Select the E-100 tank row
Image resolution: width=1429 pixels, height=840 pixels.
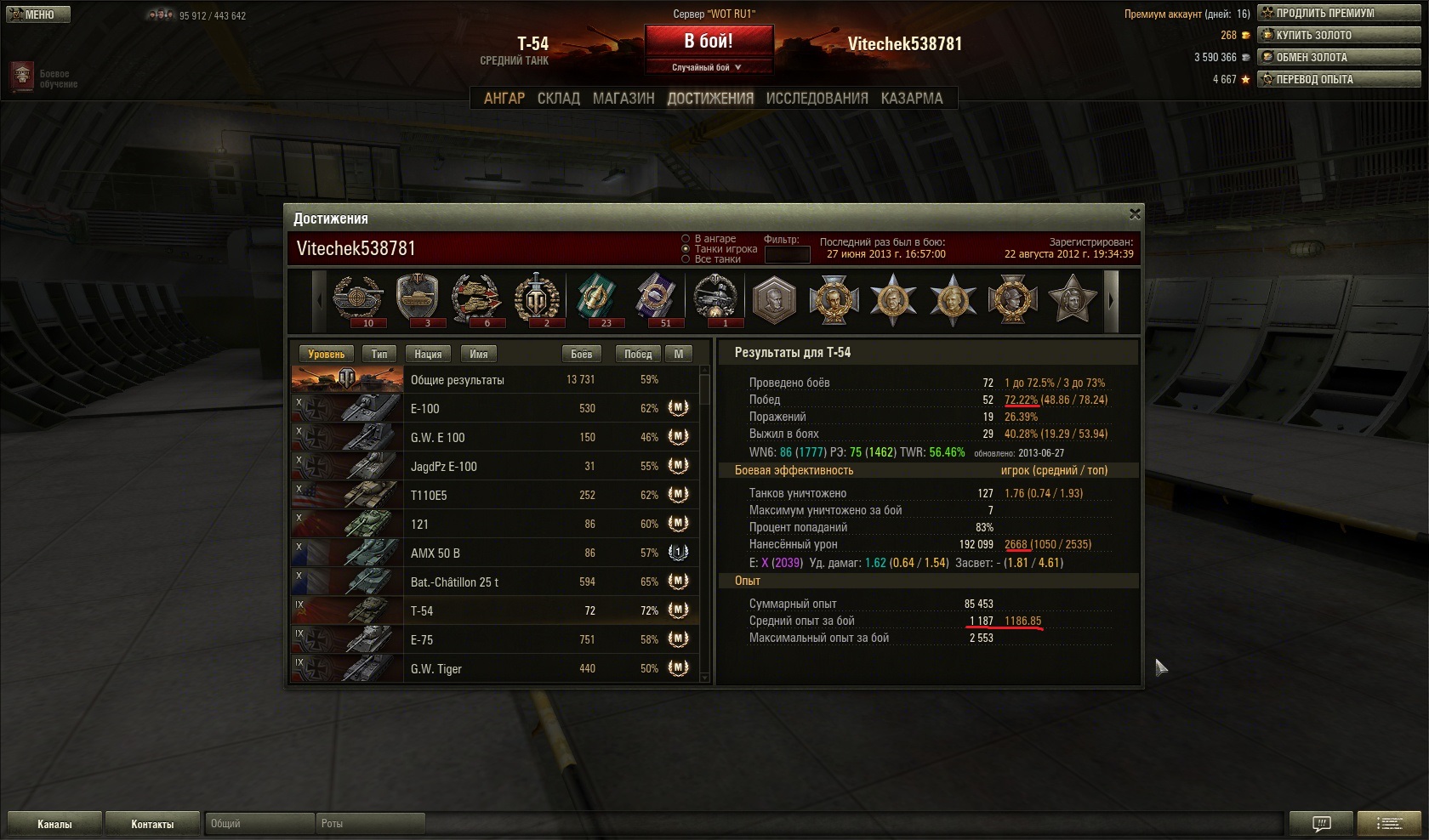(x=495, y=408)
